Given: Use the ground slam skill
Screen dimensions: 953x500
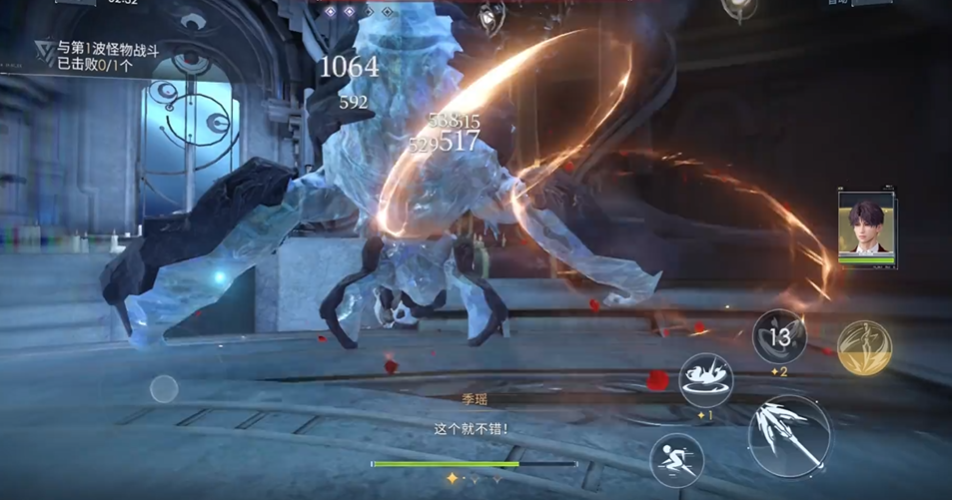Looking at the screenshot, I should click(x=706, y=380).
